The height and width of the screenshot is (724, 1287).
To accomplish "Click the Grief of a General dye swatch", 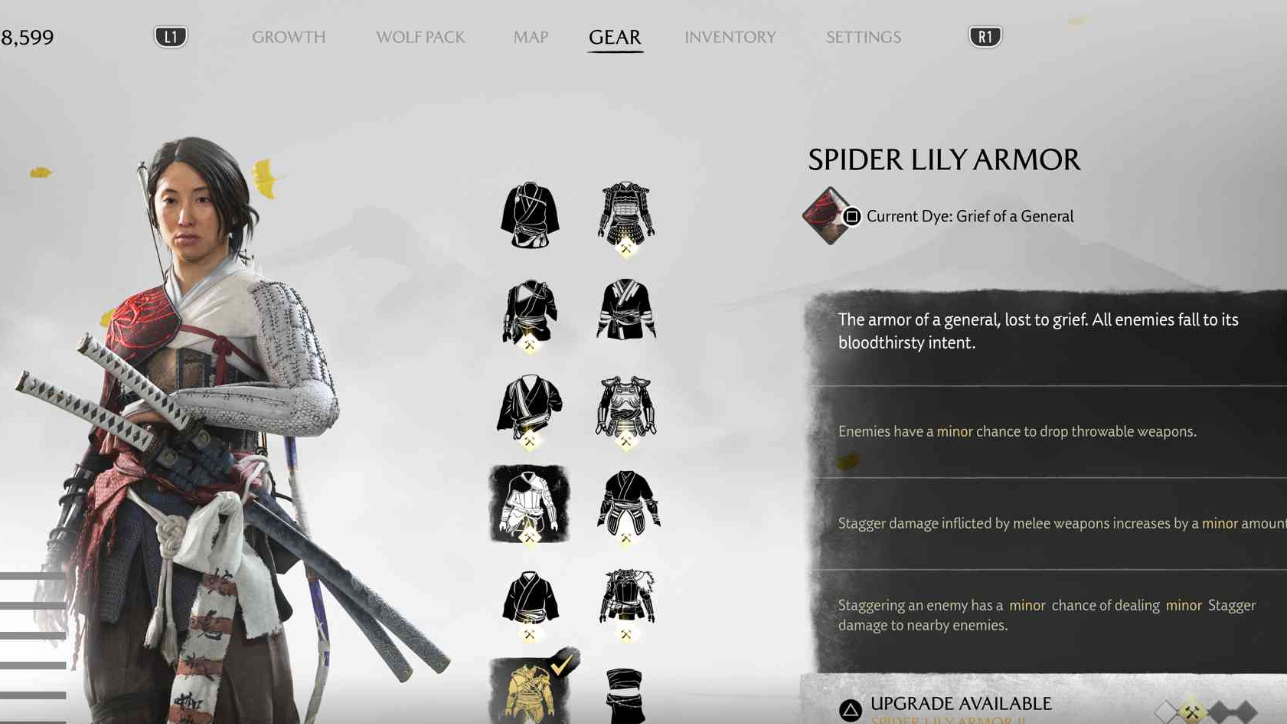I will (826, 215).
